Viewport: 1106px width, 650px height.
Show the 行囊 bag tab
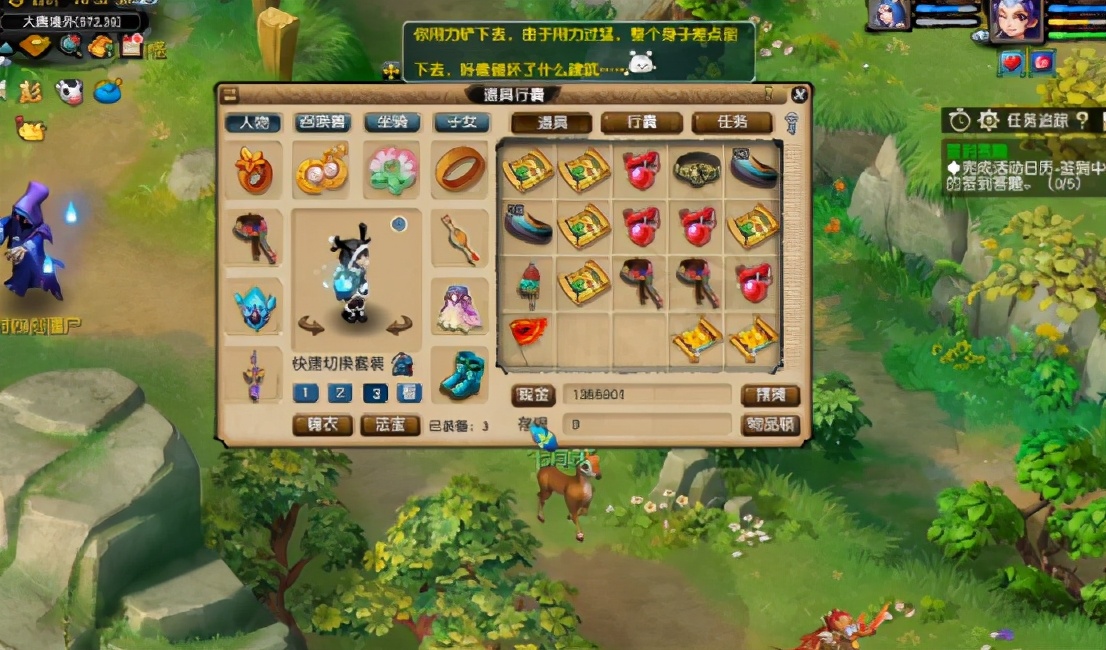tap(642, 123)
